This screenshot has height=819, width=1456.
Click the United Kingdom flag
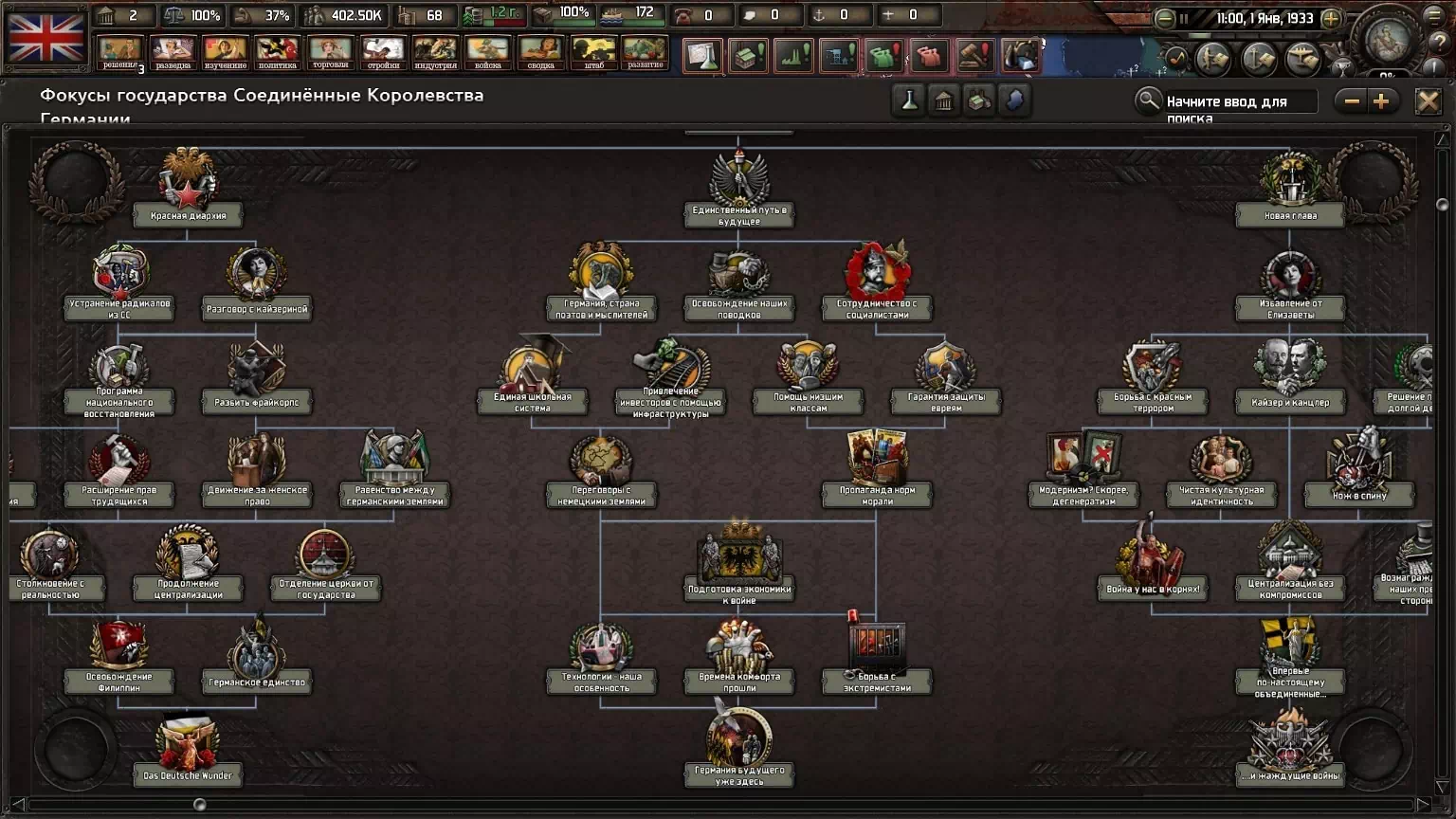coord(46,38)
